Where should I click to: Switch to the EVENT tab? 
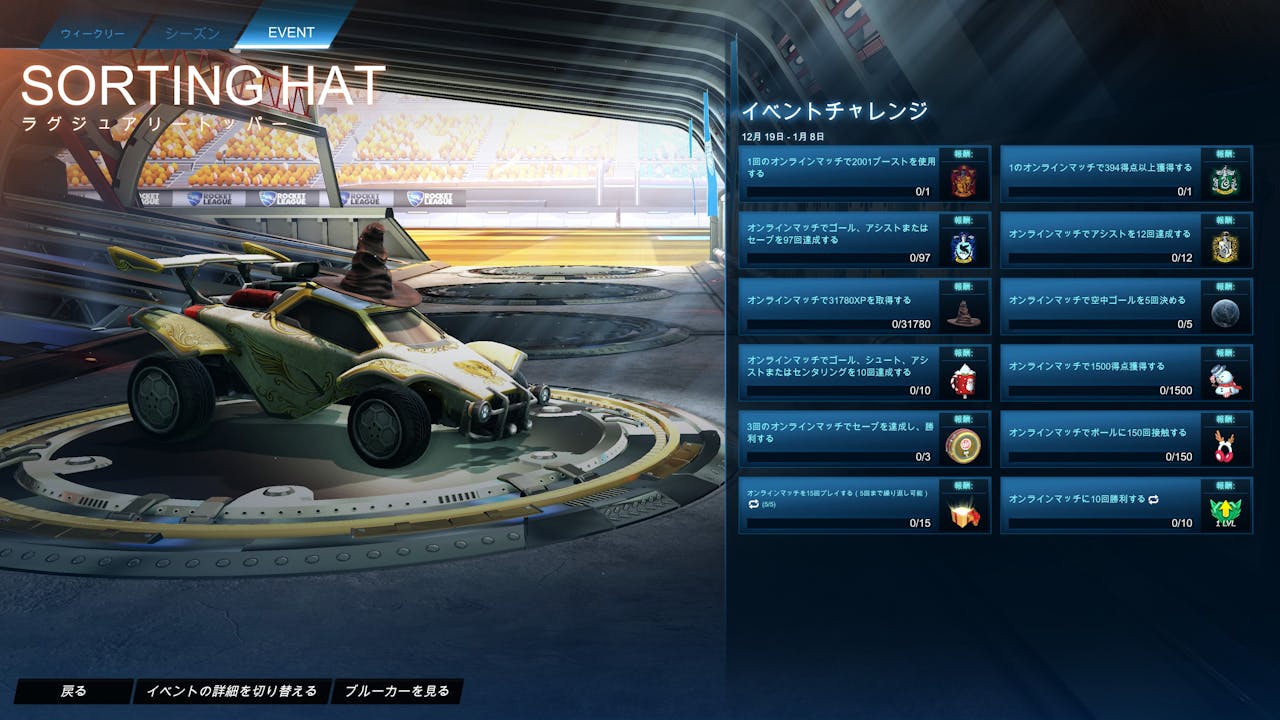(288, 31)
